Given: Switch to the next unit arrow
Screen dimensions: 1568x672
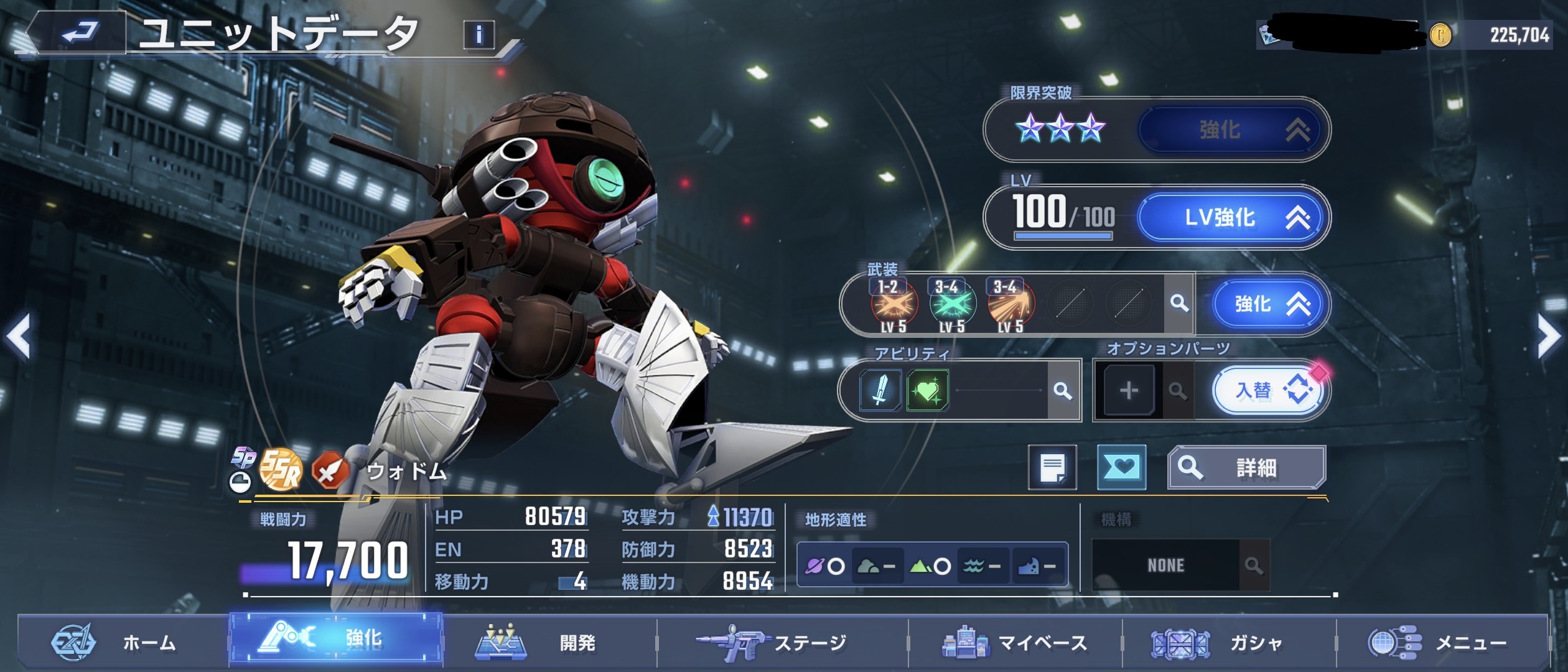Looking at the screenshot, I should pos(1548,336).
